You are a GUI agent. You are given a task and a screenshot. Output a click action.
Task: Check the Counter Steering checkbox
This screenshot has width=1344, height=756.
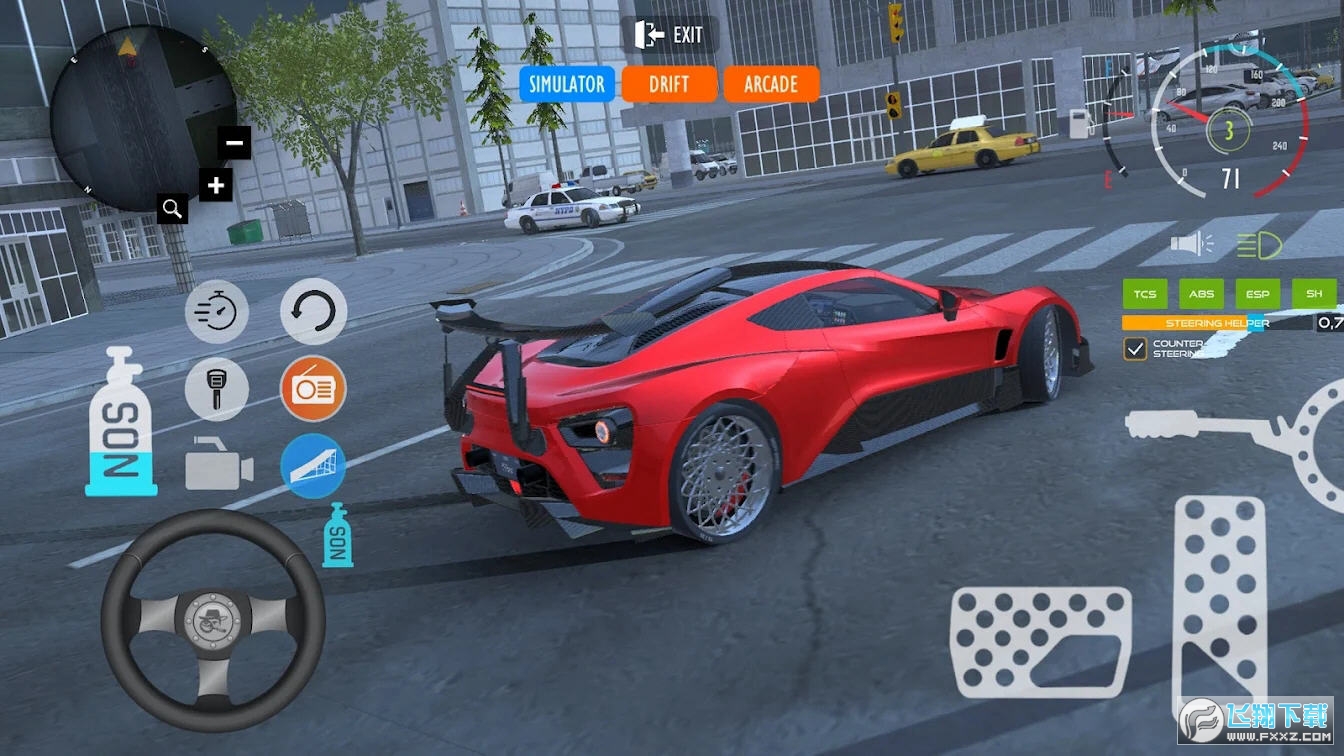[x=1135, y=348]
